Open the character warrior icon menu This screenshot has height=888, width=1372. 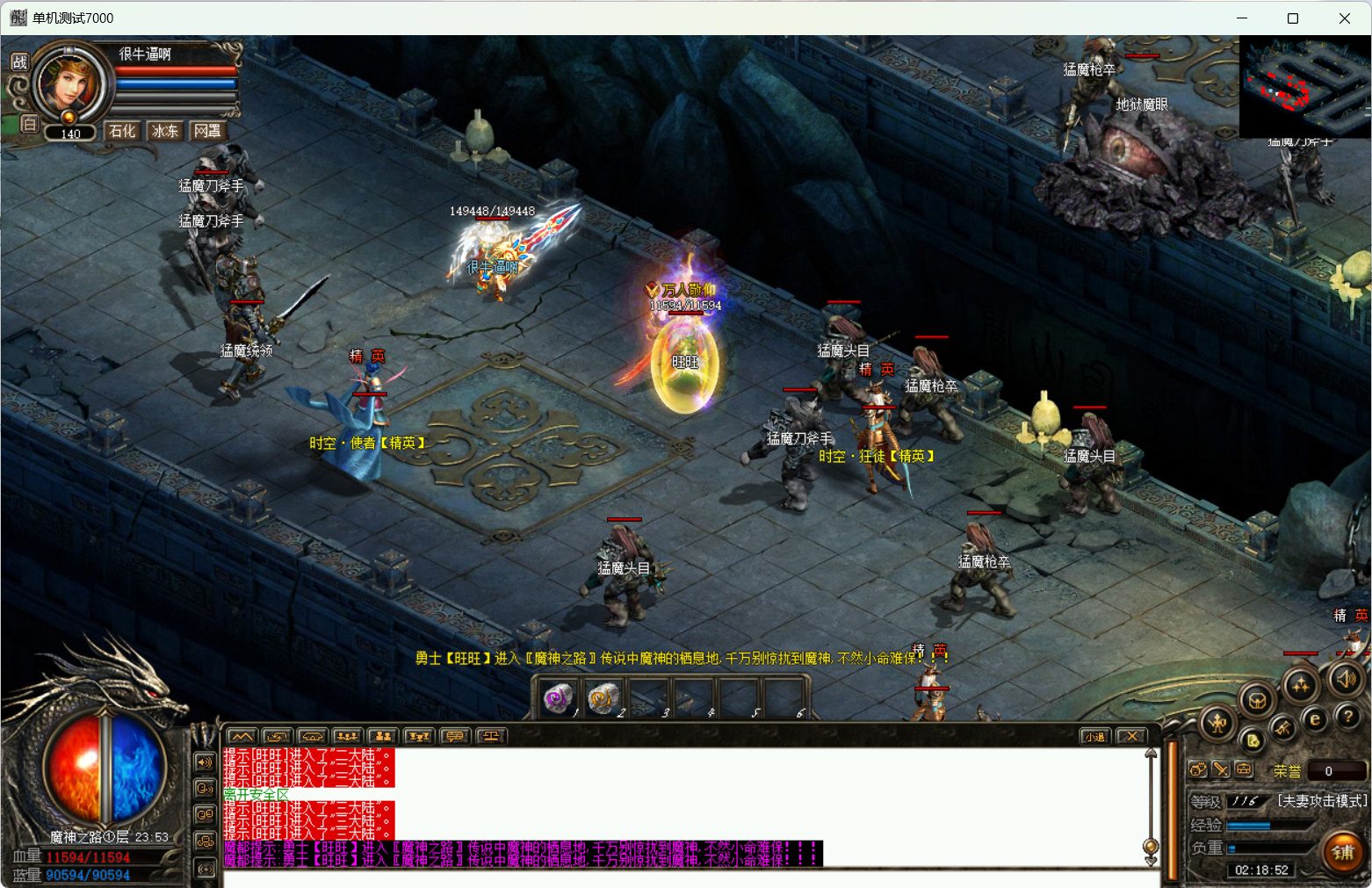[1218, 724]
